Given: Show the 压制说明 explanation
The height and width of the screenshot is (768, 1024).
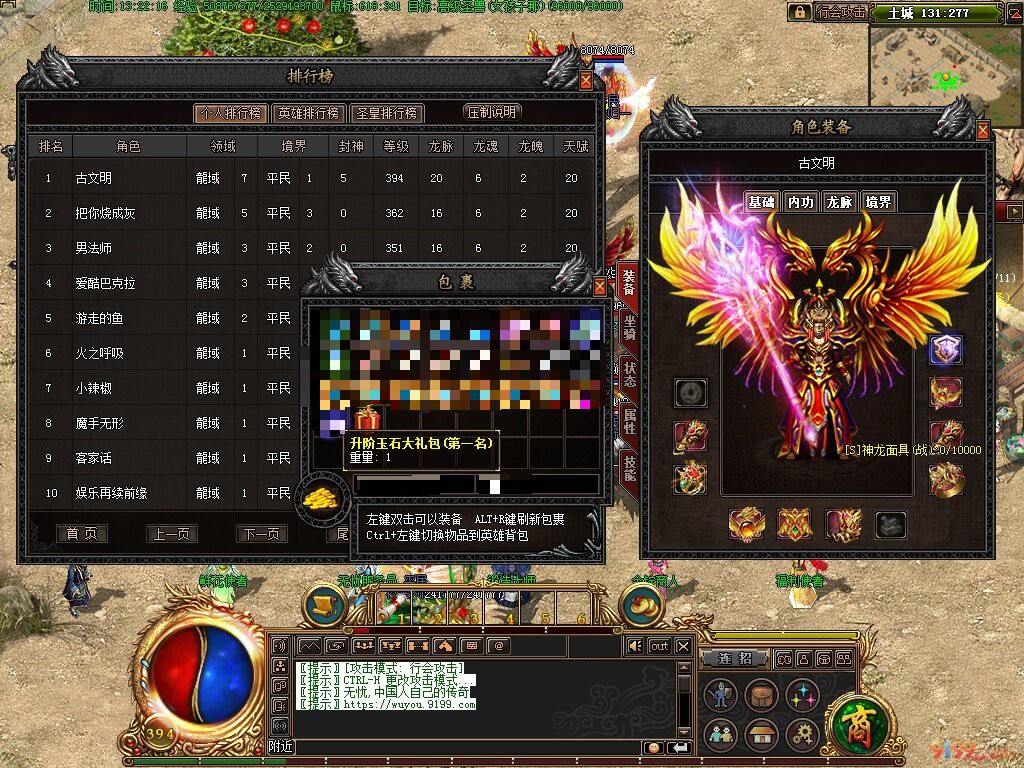Looking at the screenshot, I should click(x=492, y=112).
